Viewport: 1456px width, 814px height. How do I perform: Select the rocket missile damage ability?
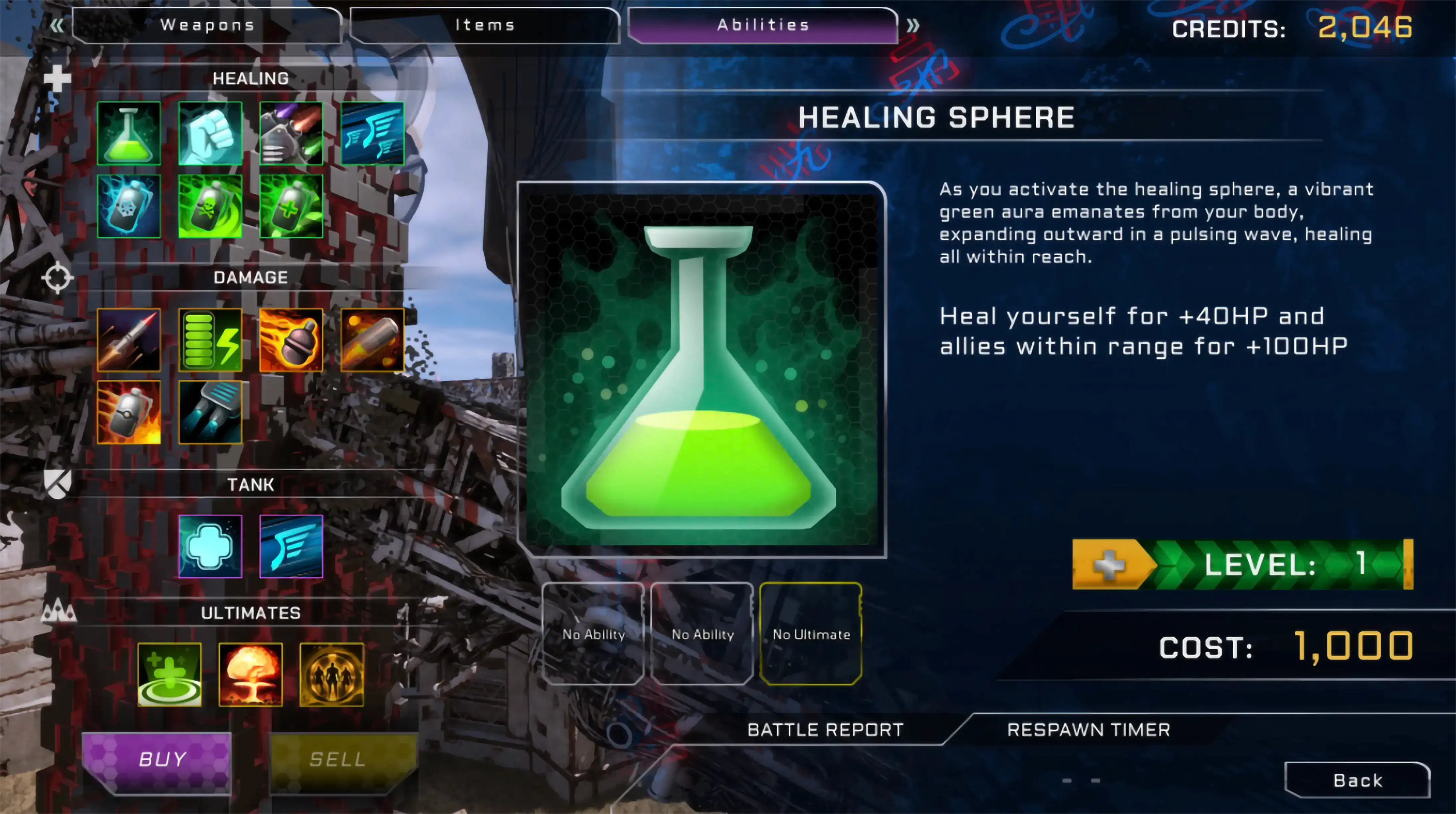coord(129,340)
